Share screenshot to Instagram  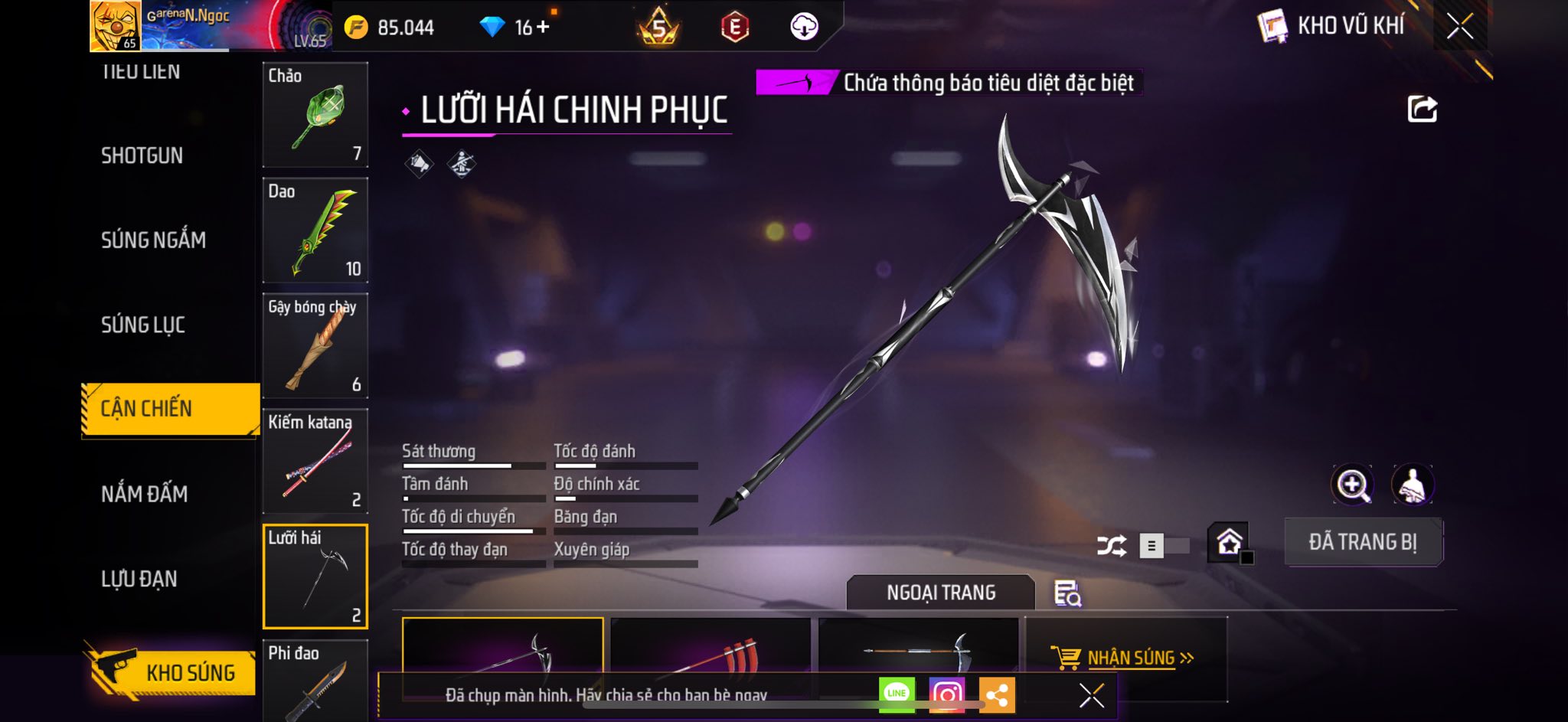[947, 694]
